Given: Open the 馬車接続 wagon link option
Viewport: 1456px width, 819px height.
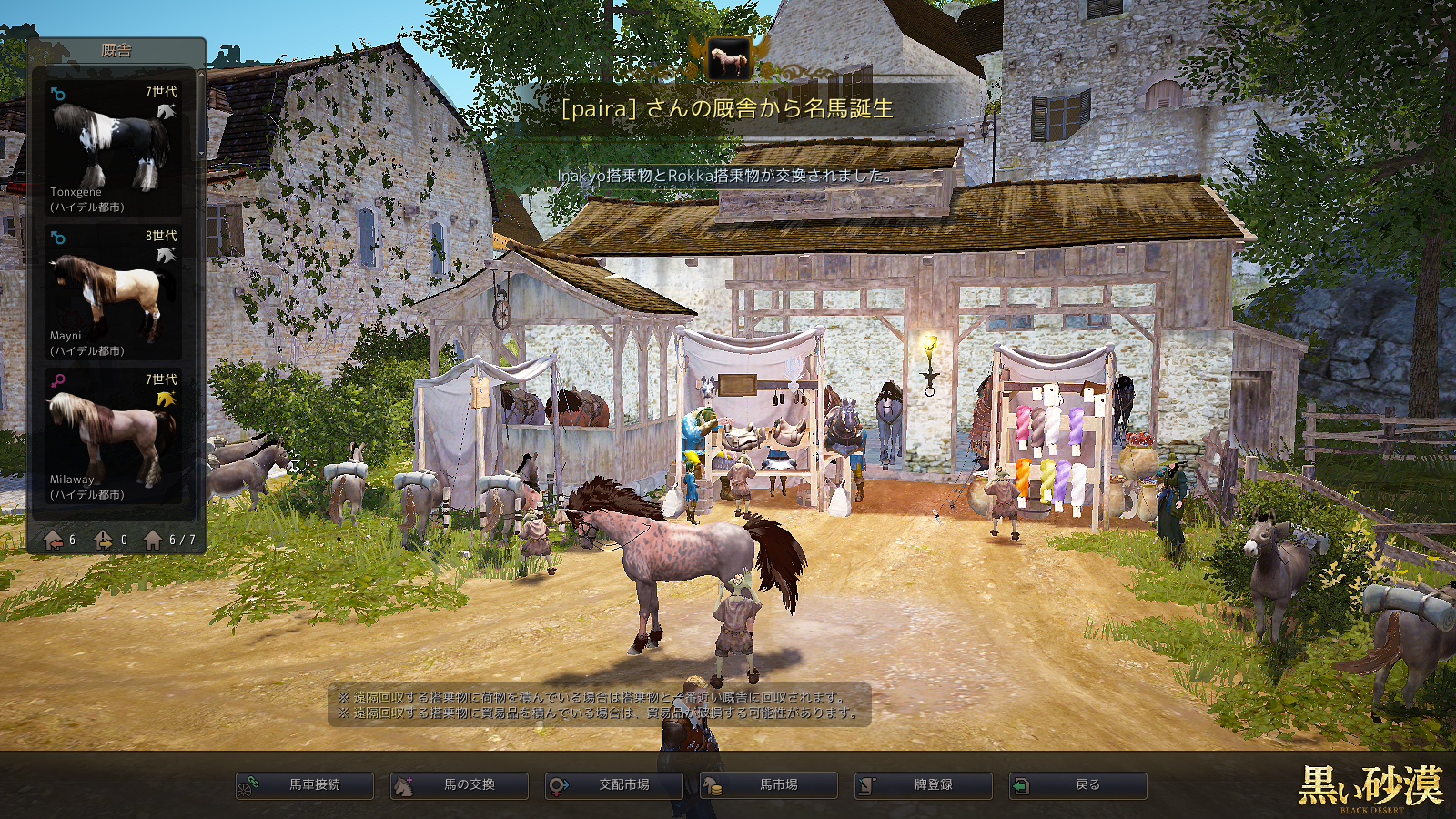Looking at the screenshot, I should [305, 785].
